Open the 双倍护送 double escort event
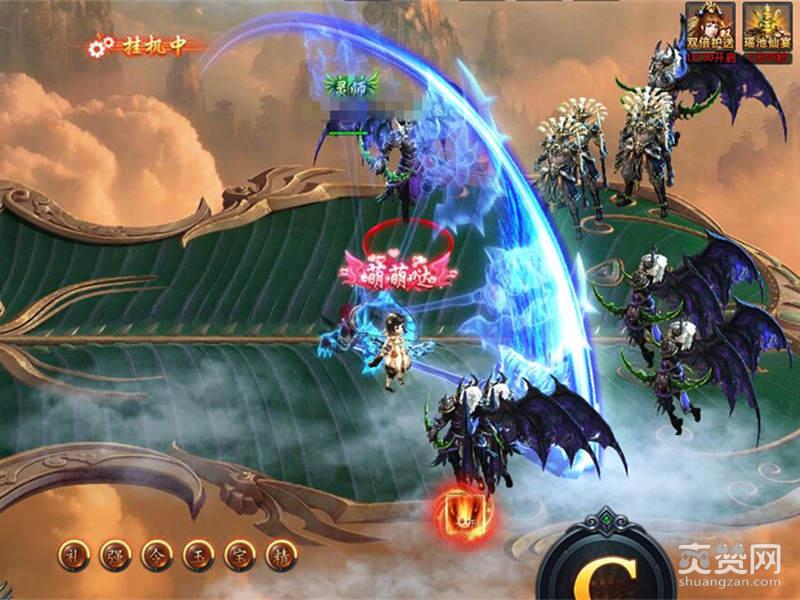 [710, 28]
